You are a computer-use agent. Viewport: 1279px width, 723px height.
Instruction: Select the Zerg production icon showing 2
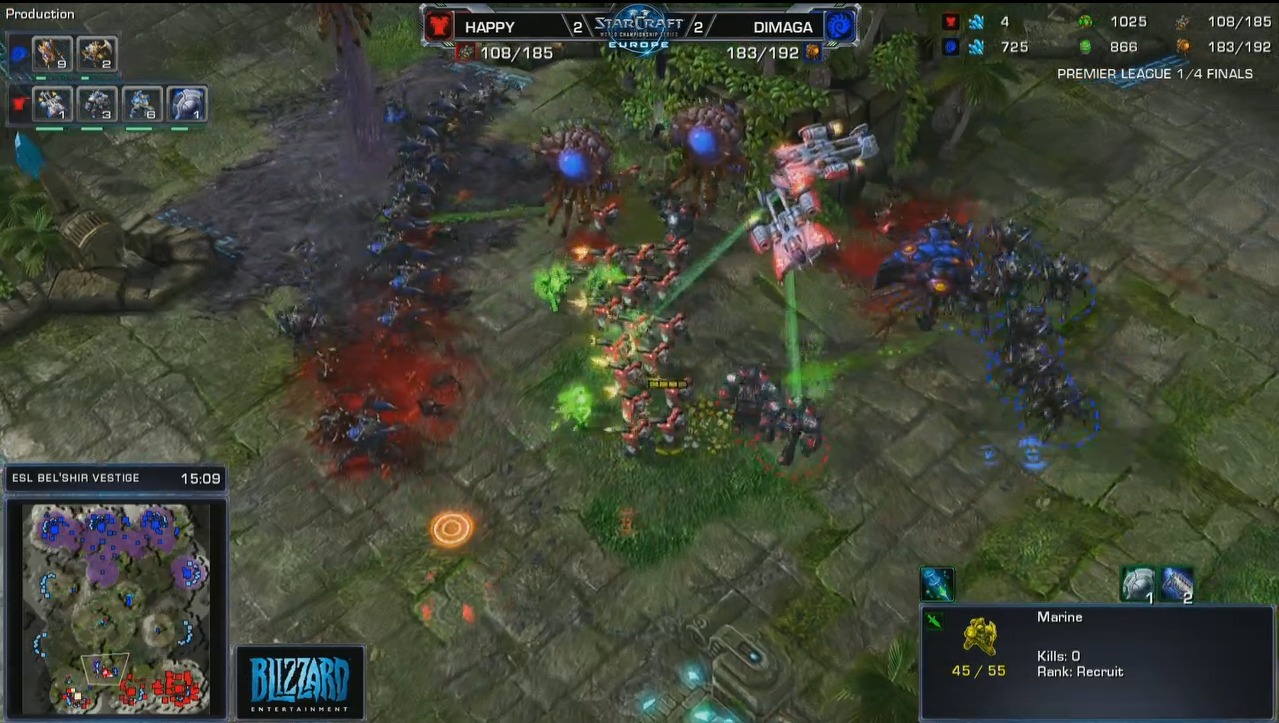coord(97,53)
